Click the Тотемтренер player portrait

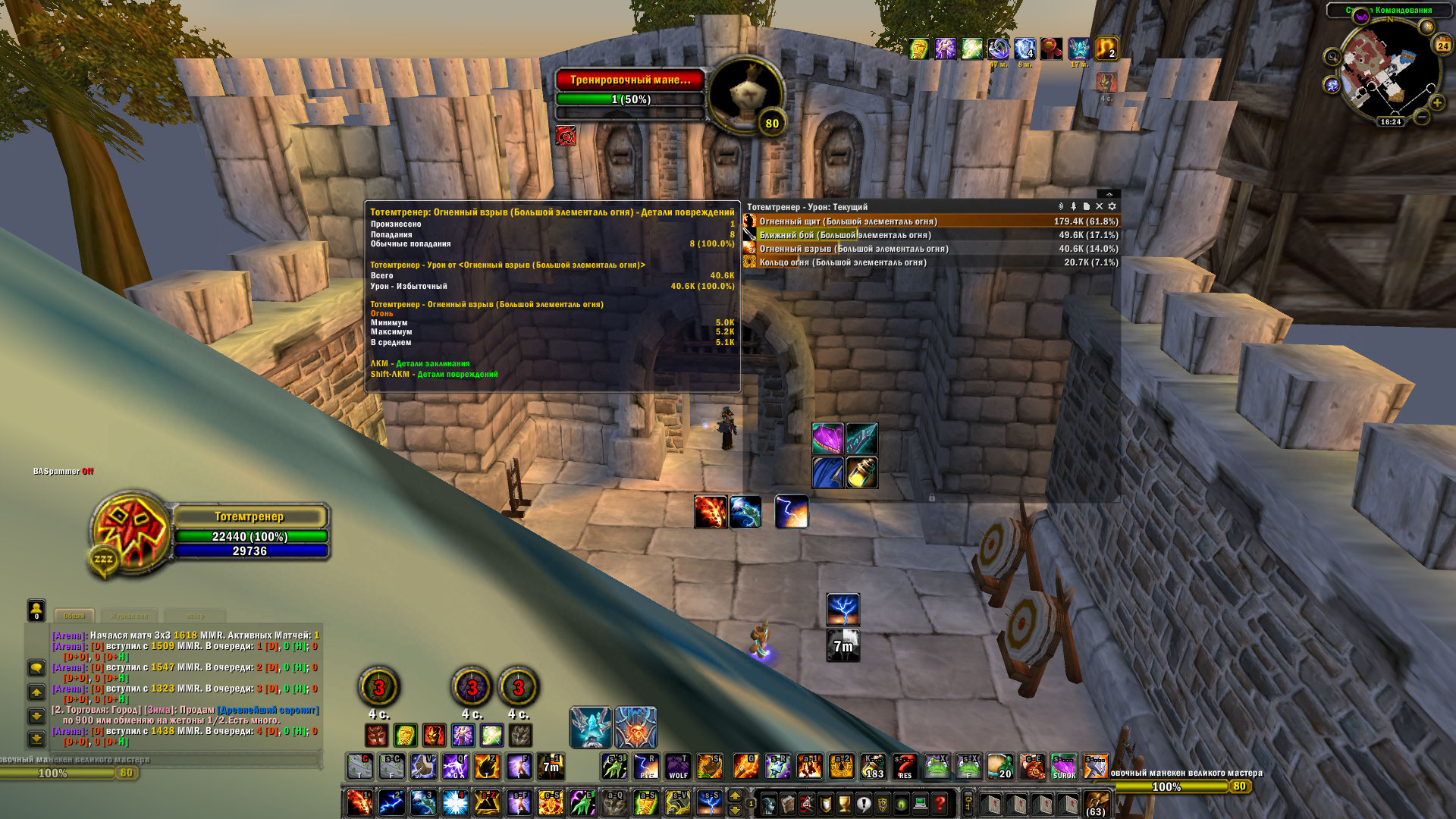tap(130, 531)
